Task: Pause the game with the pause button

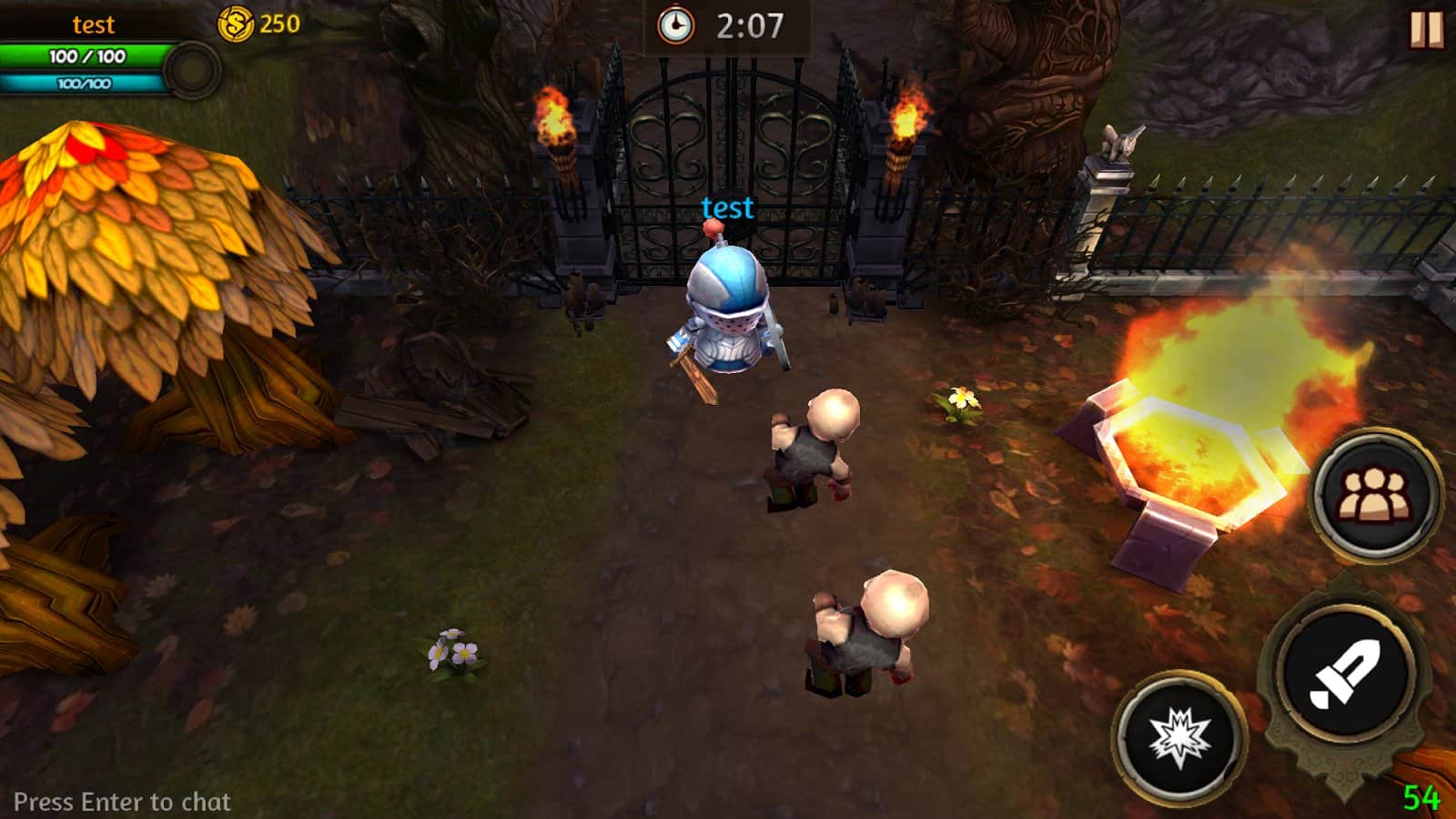Action: 1426,28
